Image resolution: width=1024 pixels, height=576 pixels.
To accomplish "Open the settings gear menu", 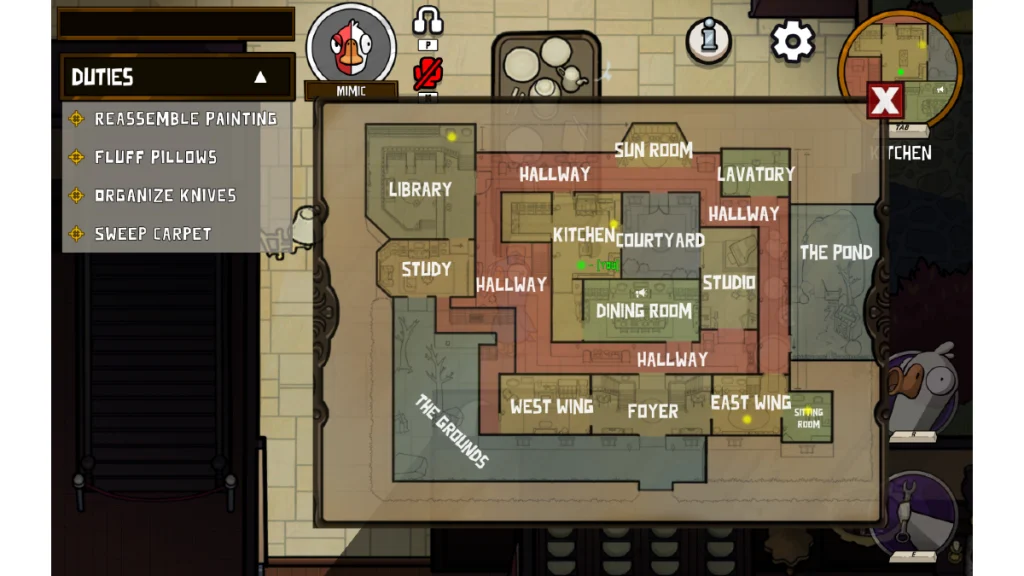I will (793, 41).
